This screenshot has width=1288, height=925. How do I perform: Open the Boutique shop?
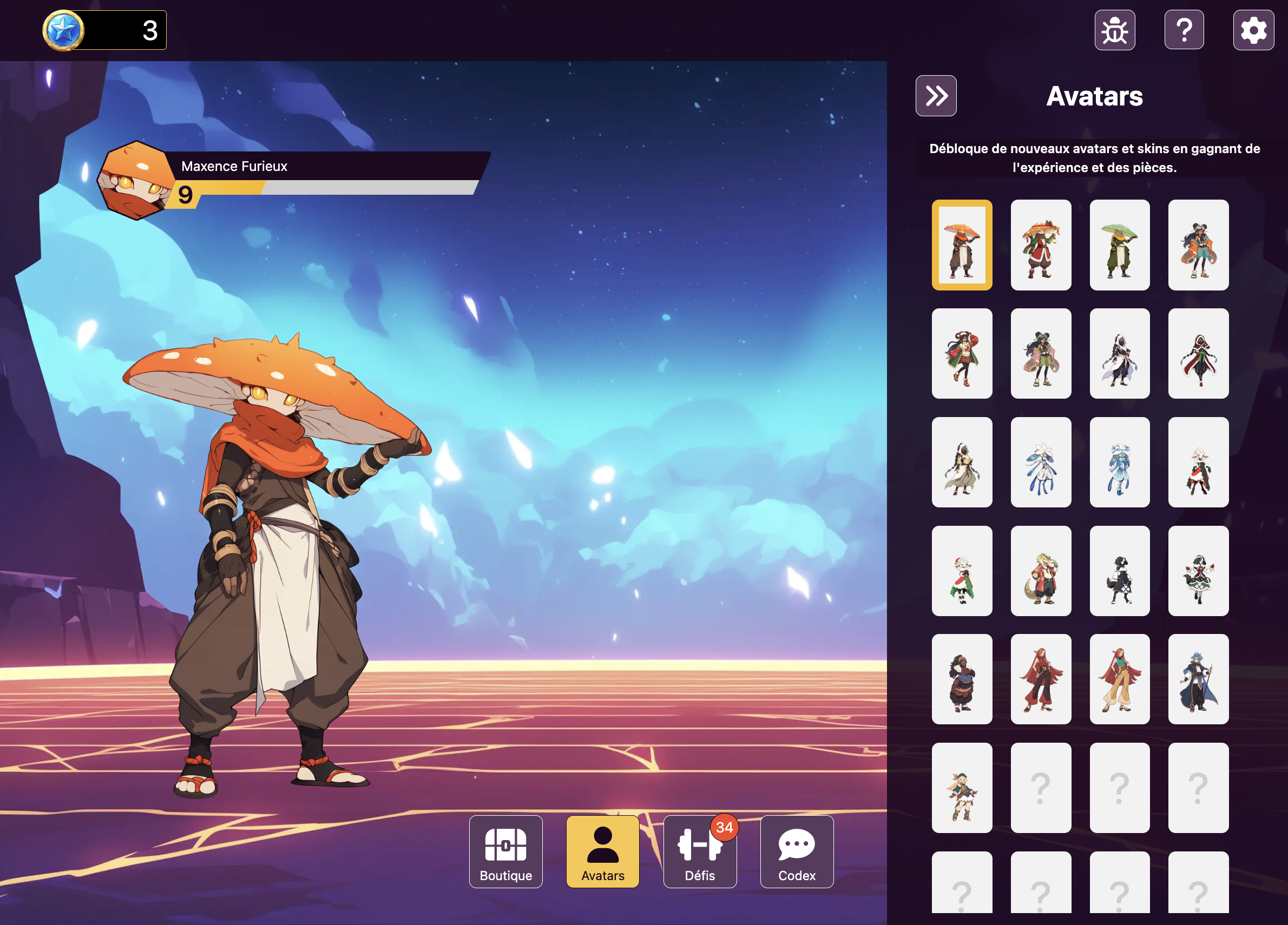505,851
